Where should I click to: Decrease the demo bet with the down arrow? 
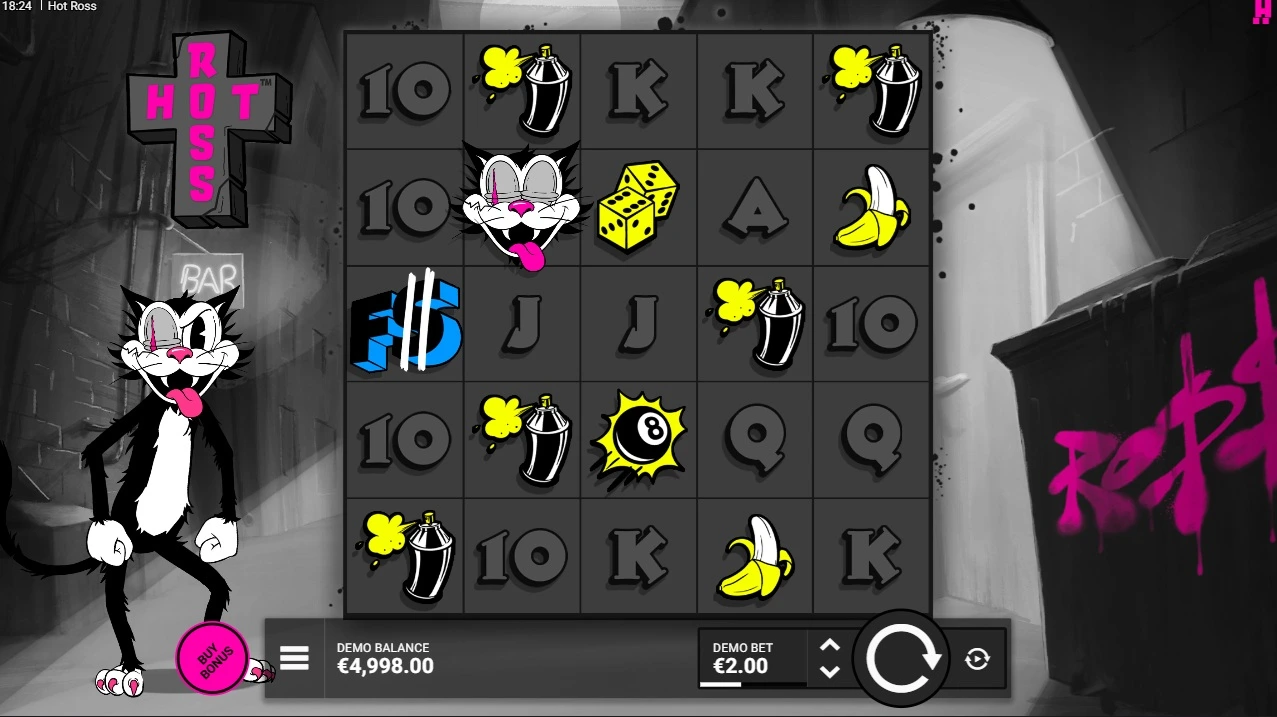click(x=830, y=672)
